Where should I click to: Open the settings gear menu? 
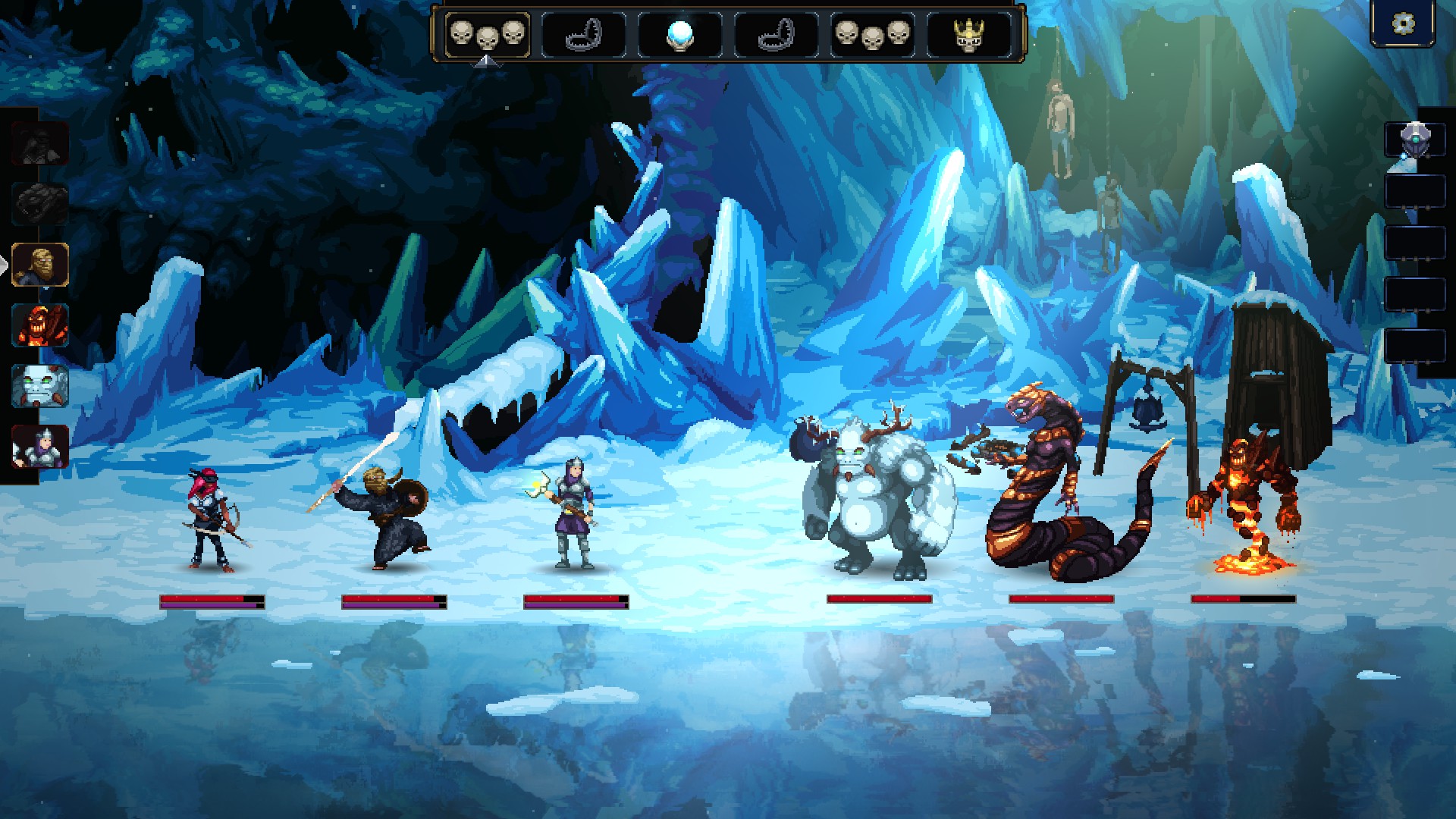tap(1404, 24)
